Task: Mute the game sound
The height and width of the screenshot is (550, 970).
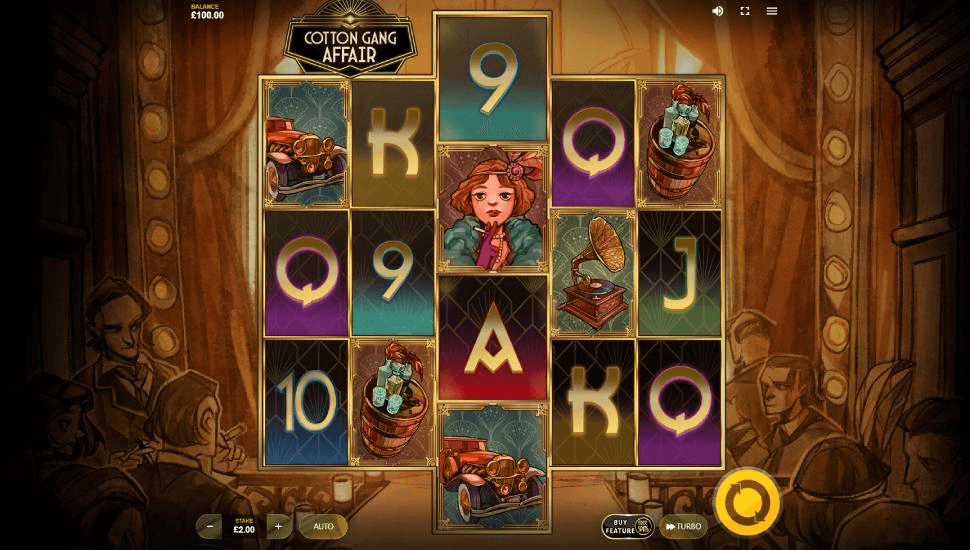Action: click(718, 11)
